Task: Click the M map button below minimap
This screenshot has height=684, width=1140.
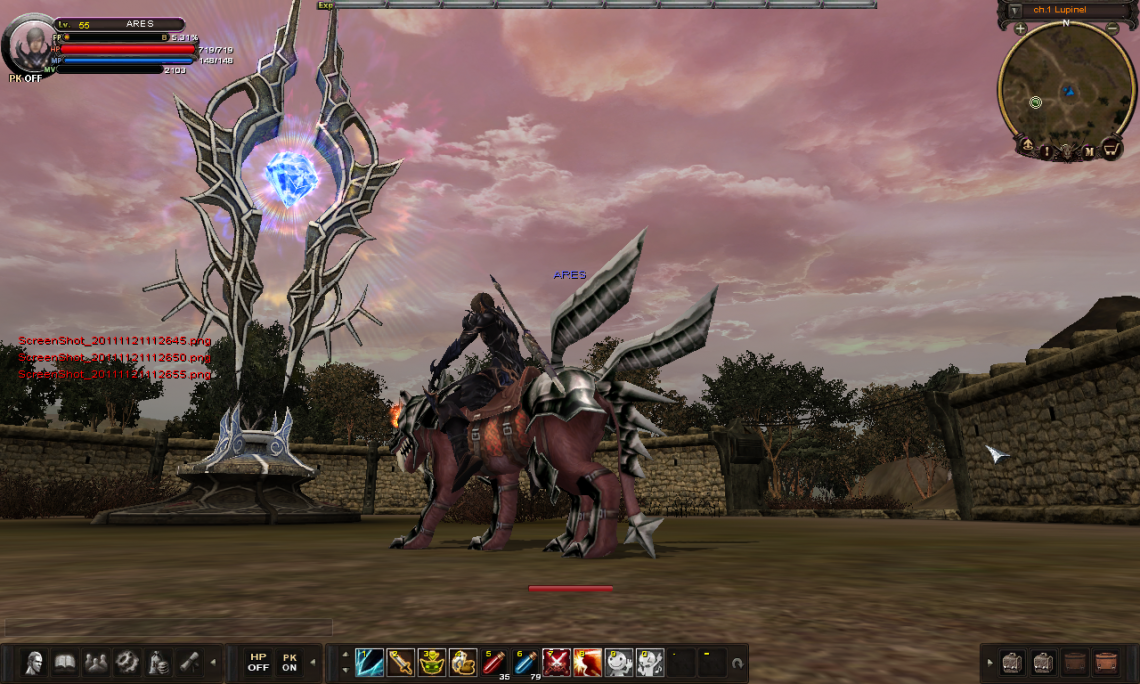Action: pyautogui.click(x=1090, y=151)
